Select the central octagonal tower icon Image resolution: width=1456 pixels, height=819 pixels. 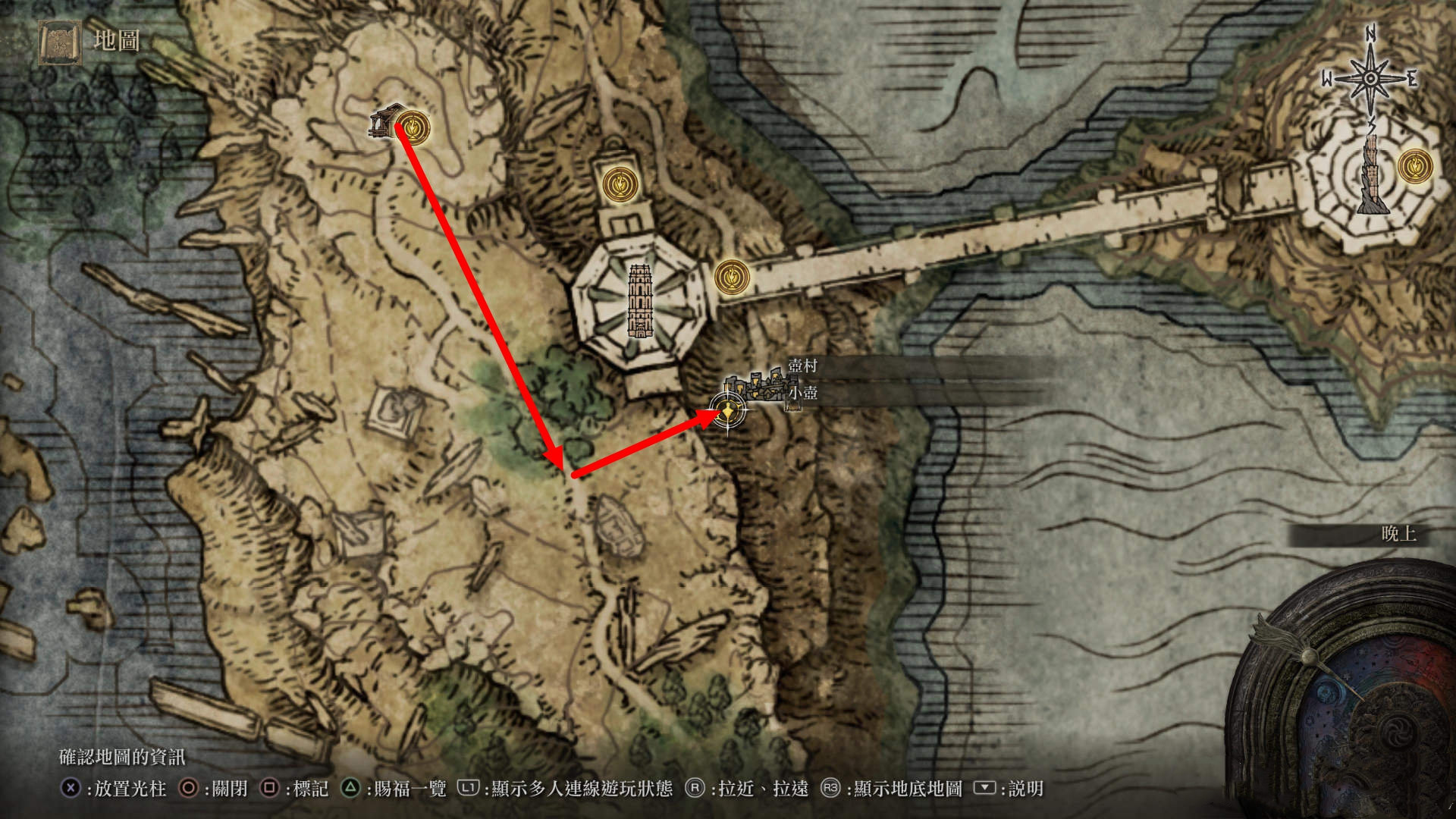(639, 301)
